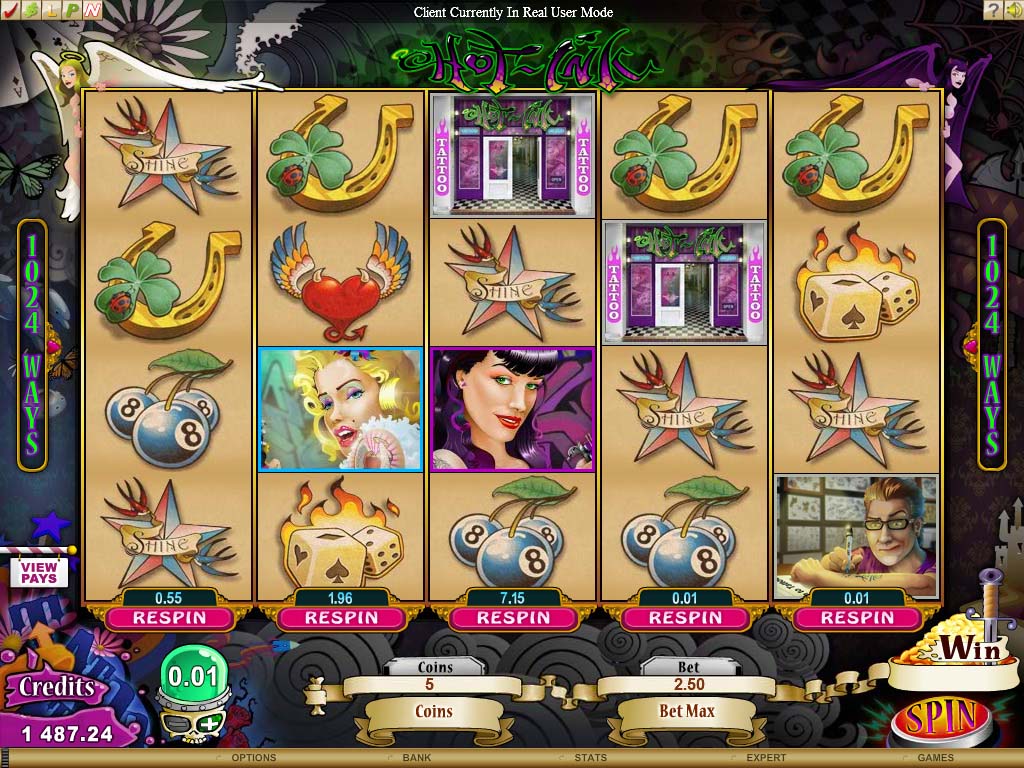Increase coin size with the green plus
Image resolution: width=1024 pixels, height=768 pixels.
[210, 723]
